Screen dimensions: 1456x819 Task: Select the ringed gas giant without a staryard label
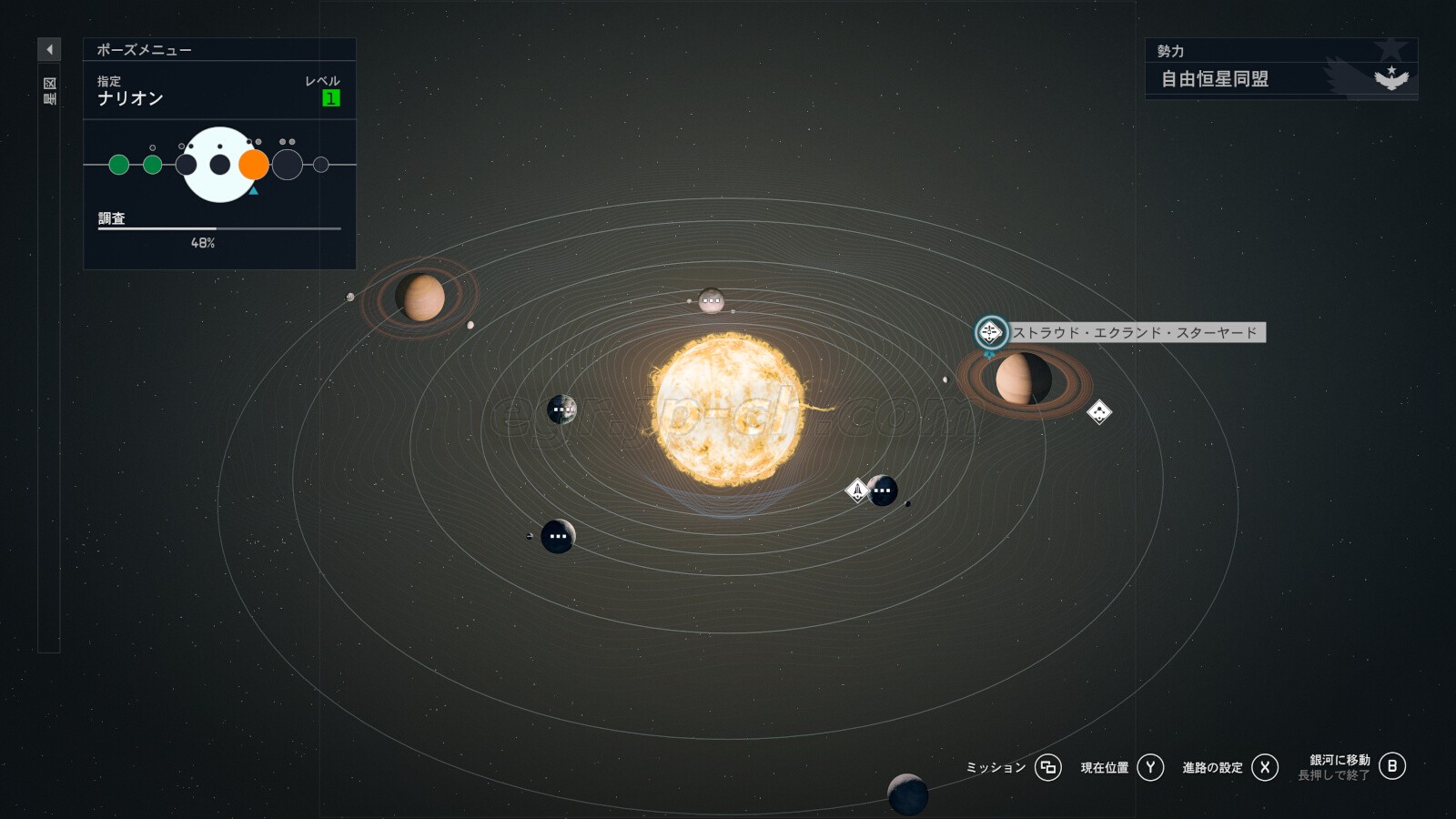pyautogui.click(x=420, y=298)
